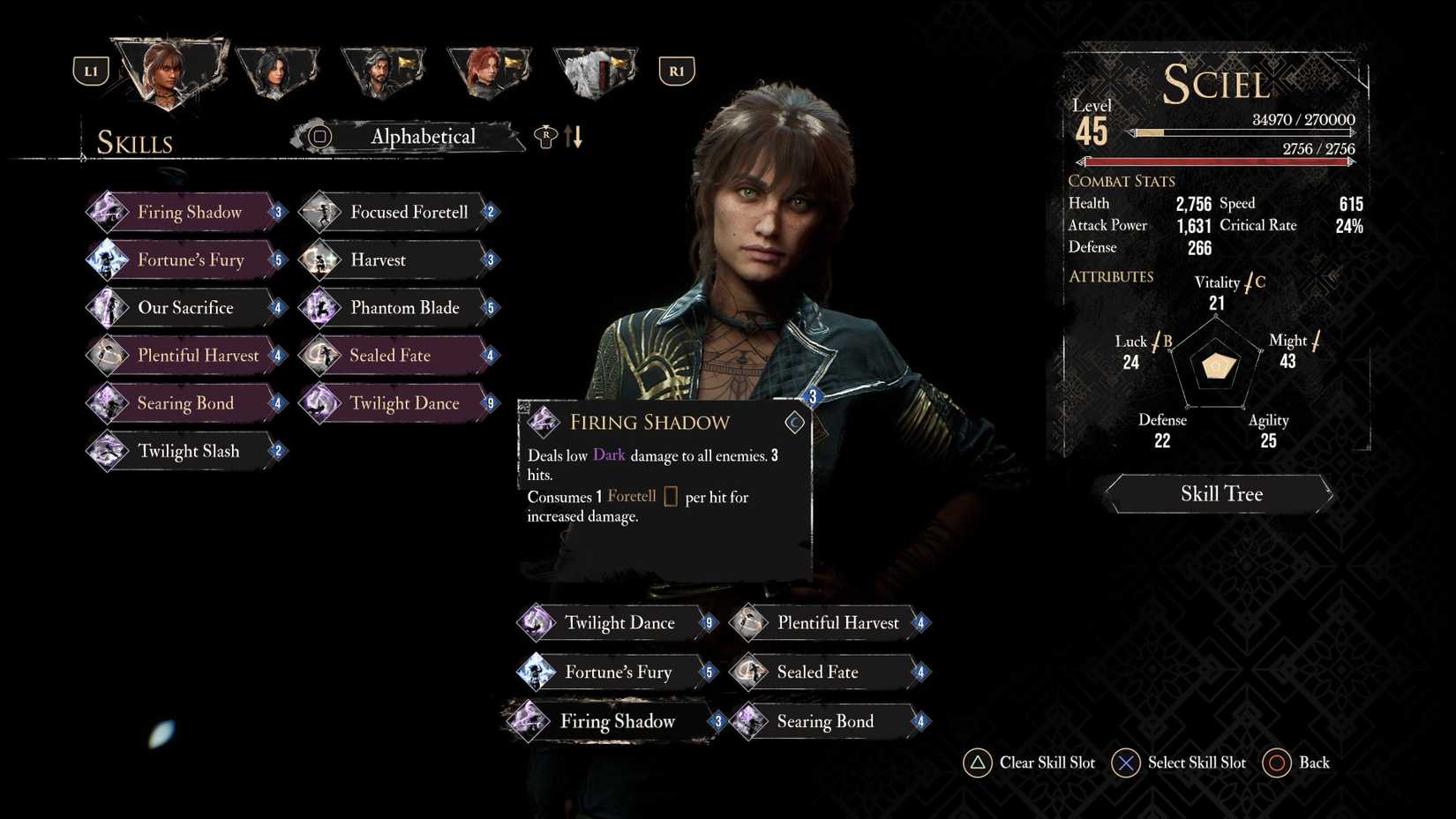The height and width of the screenshot is (819, 1456).
Task: Select the Searing Bond equipped skill icon
Action: [749, 721]
